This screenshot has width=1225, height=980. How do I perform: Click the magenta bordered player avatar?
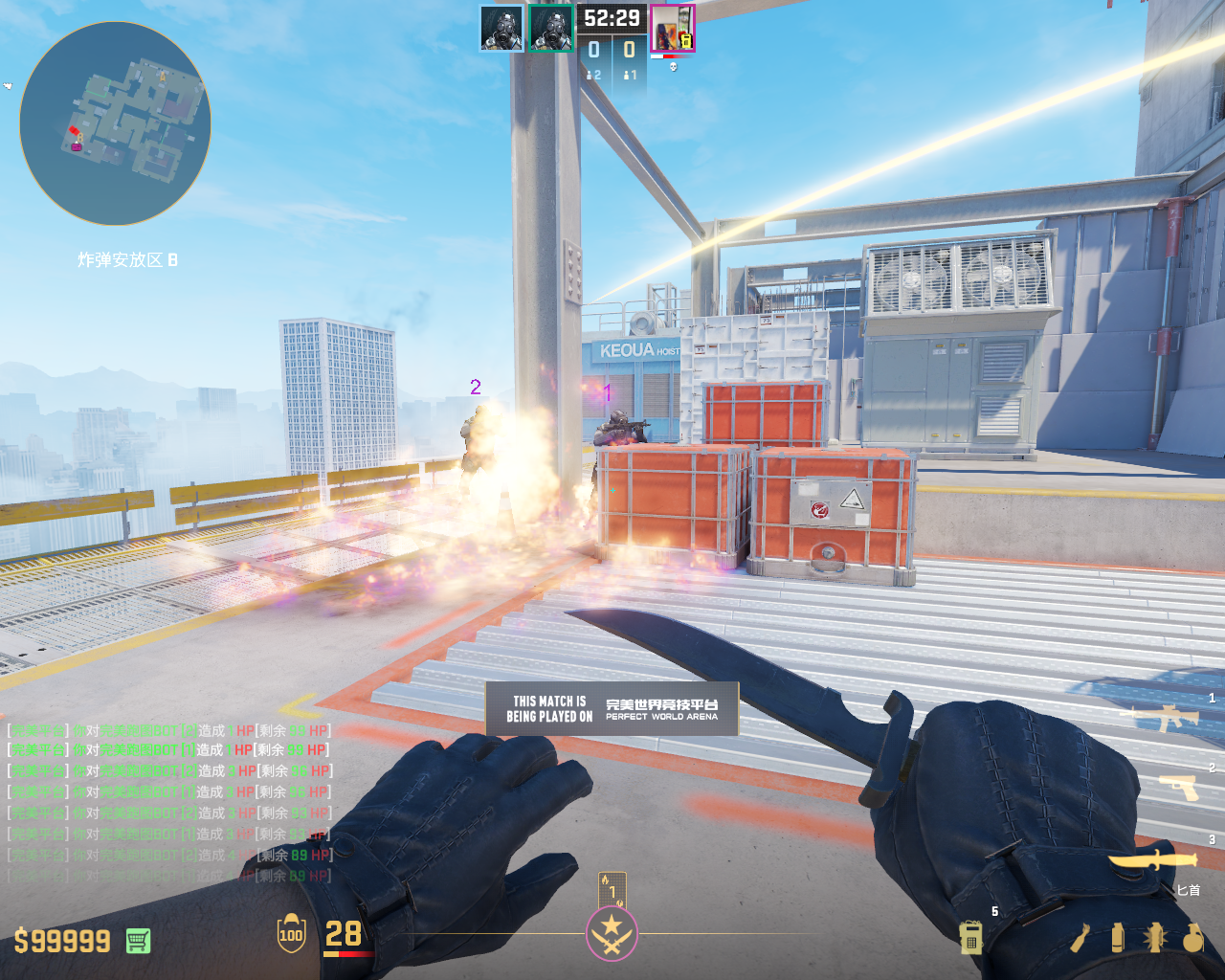(x=673, y=28)
